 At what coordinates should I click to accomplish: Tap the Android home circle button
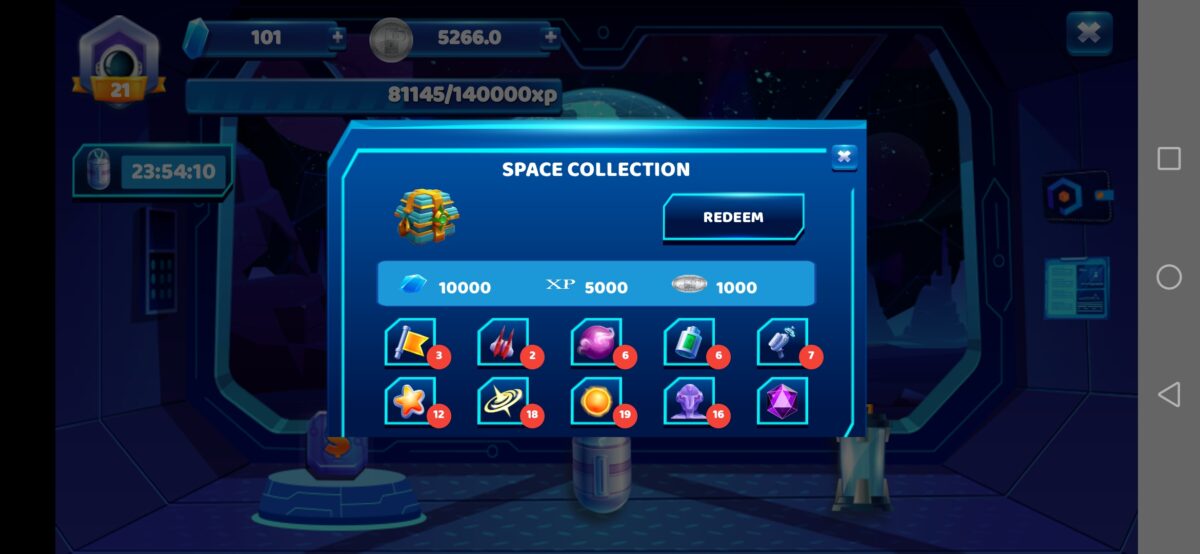(1168, 277)
